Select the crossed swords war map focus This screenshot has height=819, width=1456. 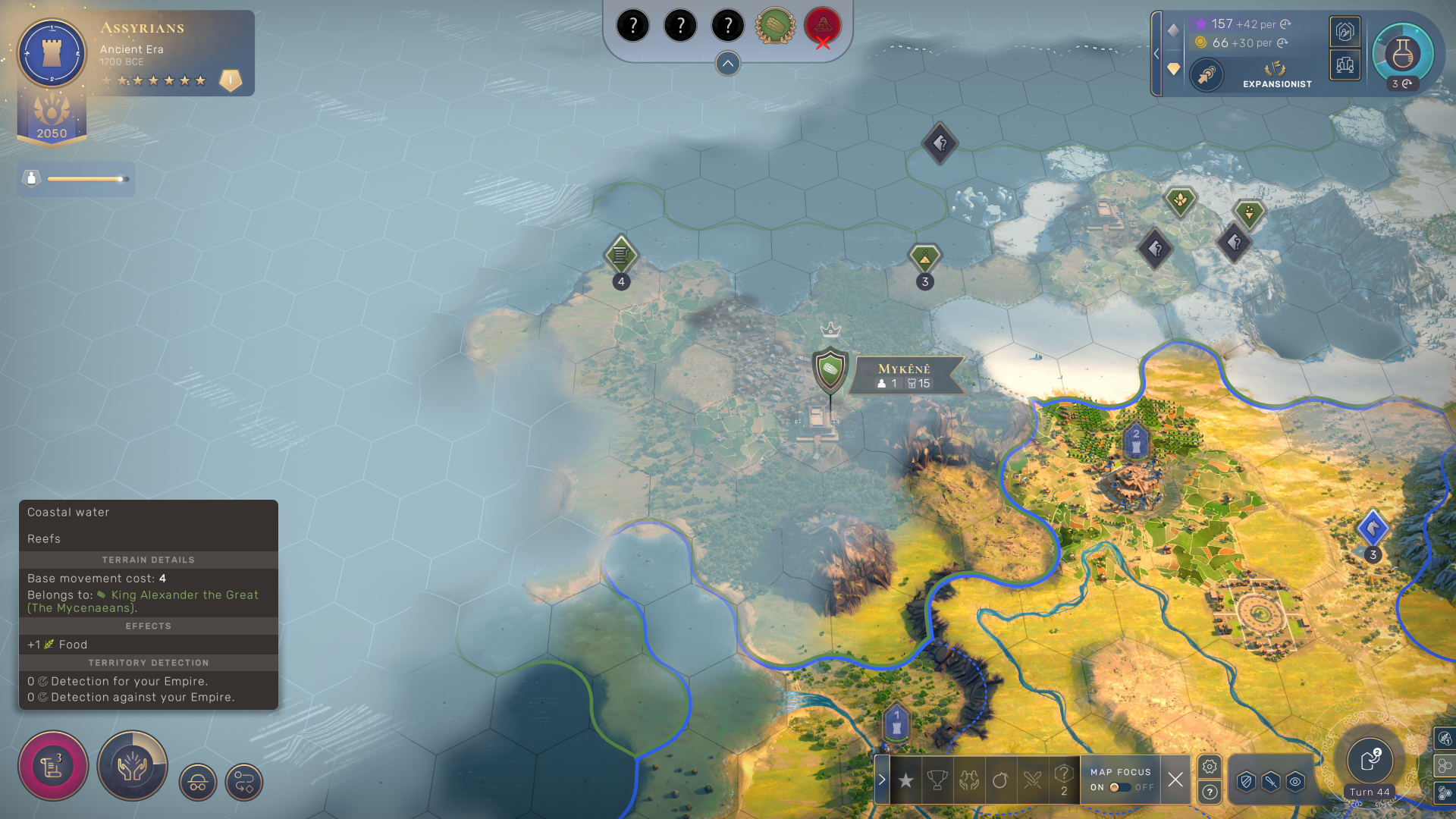point(1031,780)
